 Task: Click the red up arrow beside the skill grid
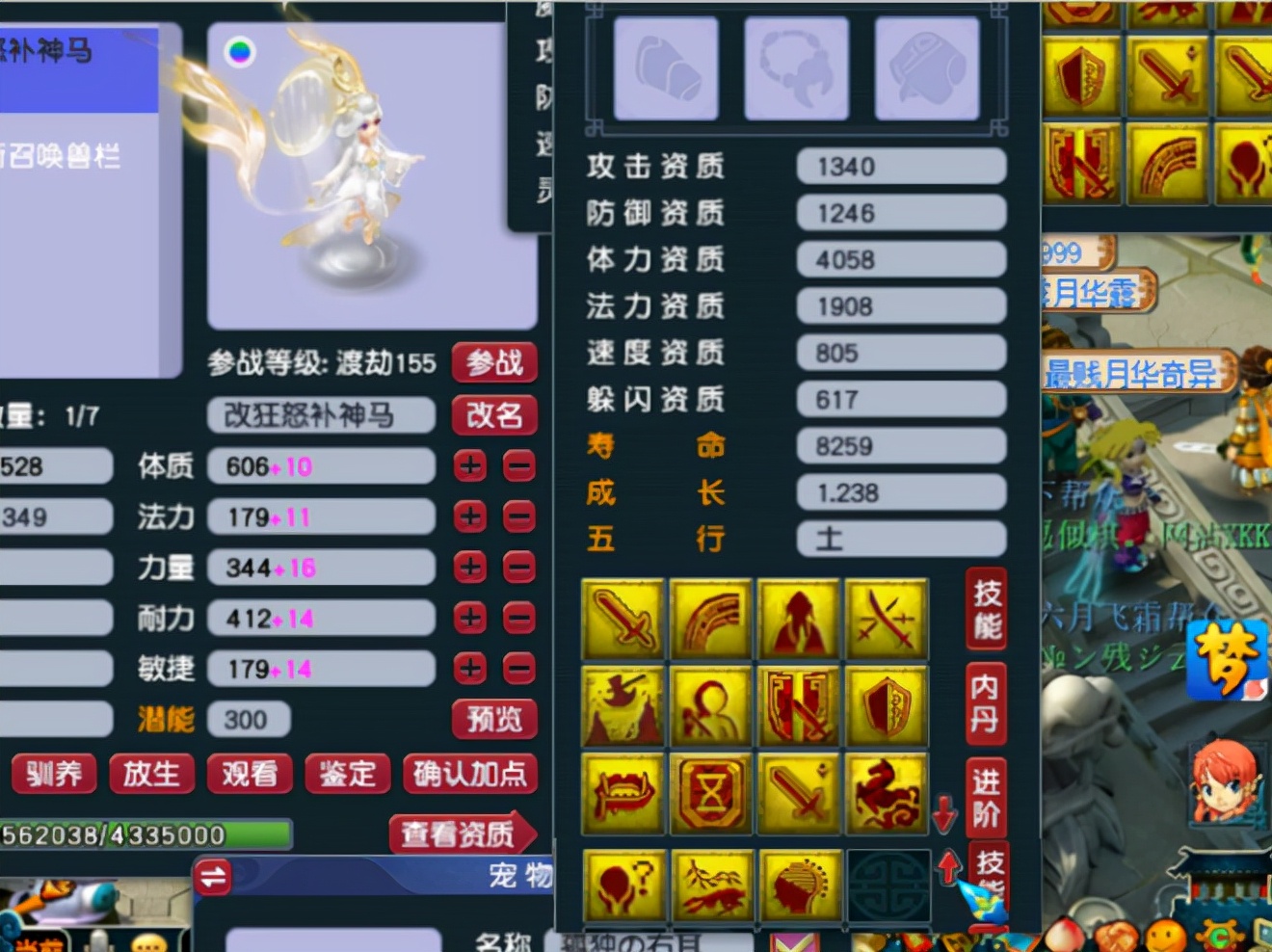(x=951, y=868)
